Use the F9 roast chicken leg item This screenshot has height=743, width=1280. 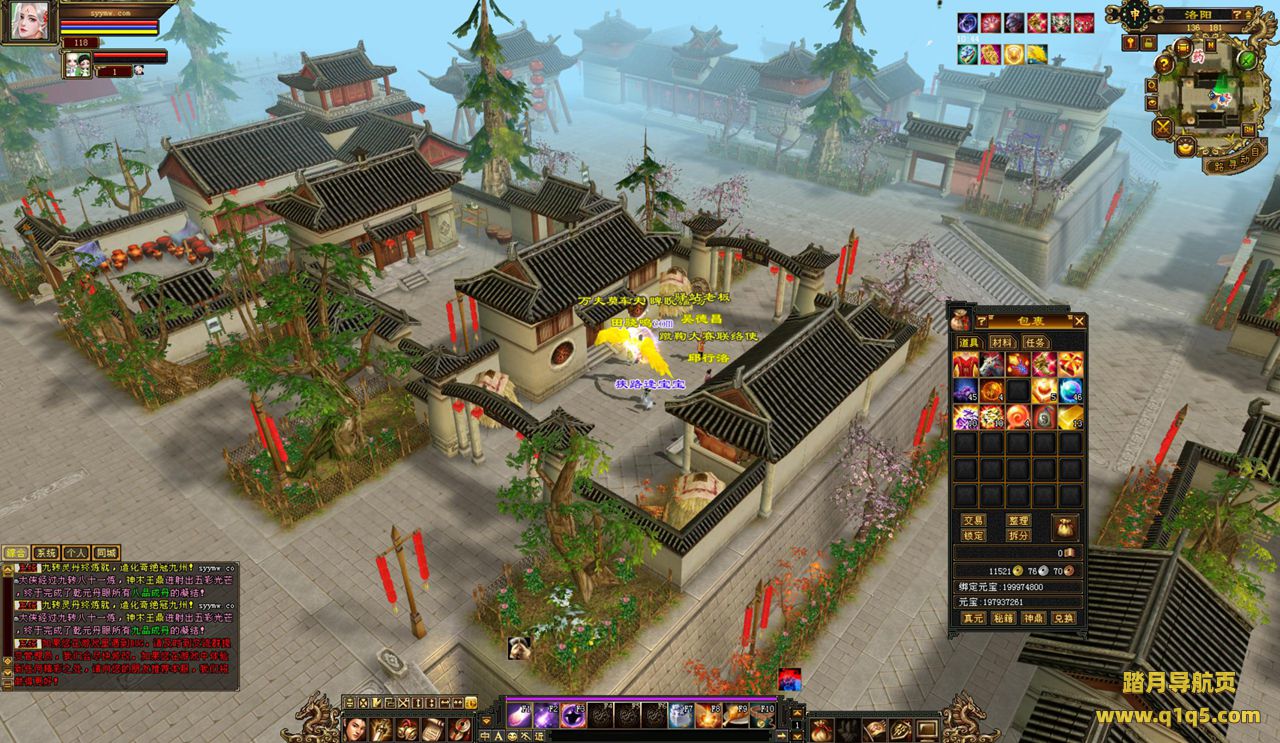[737, 715]
